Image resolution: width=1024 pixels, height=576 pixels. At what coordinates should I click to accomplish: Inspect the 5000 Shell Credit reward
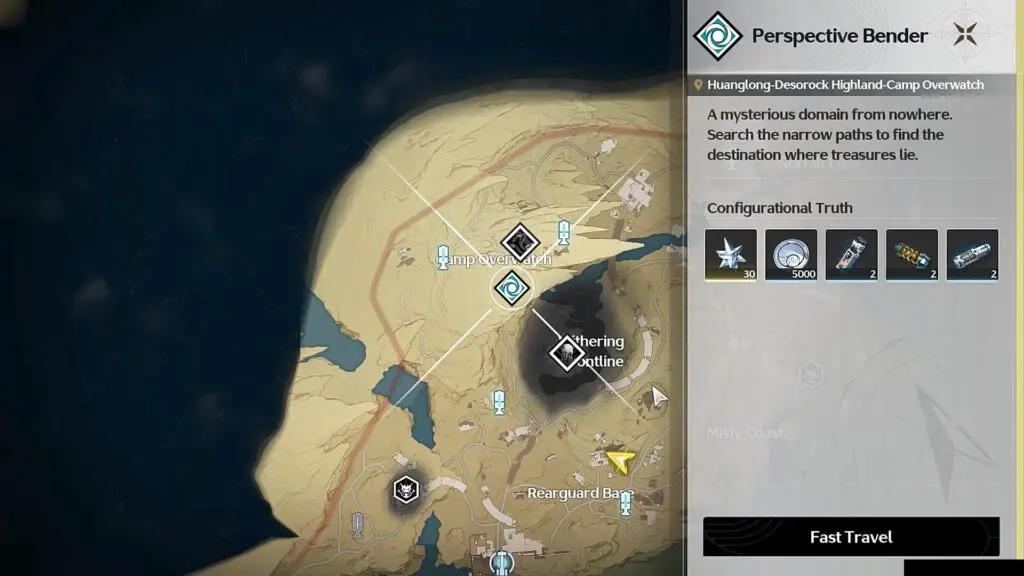(x=791, y=254)
